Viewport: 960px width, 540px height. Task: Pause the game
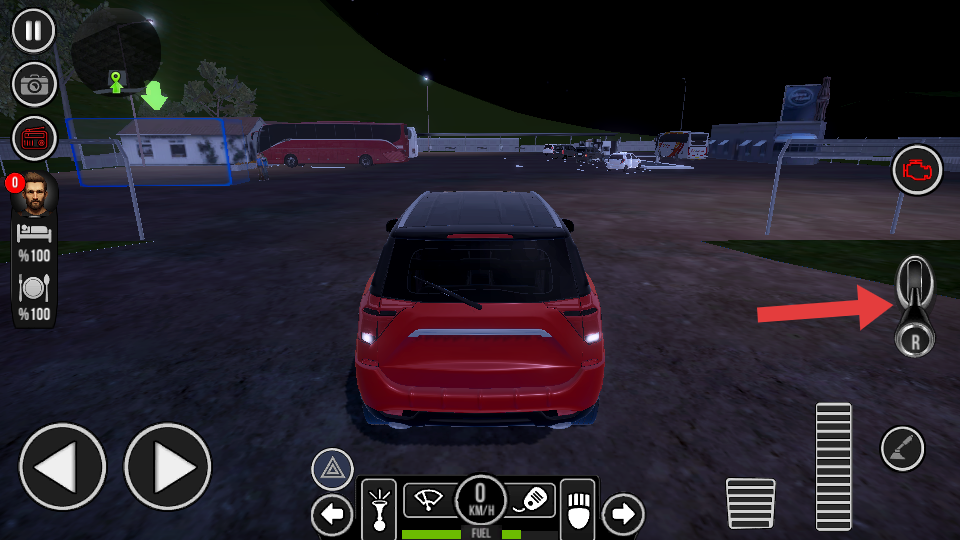pos(34,30)
